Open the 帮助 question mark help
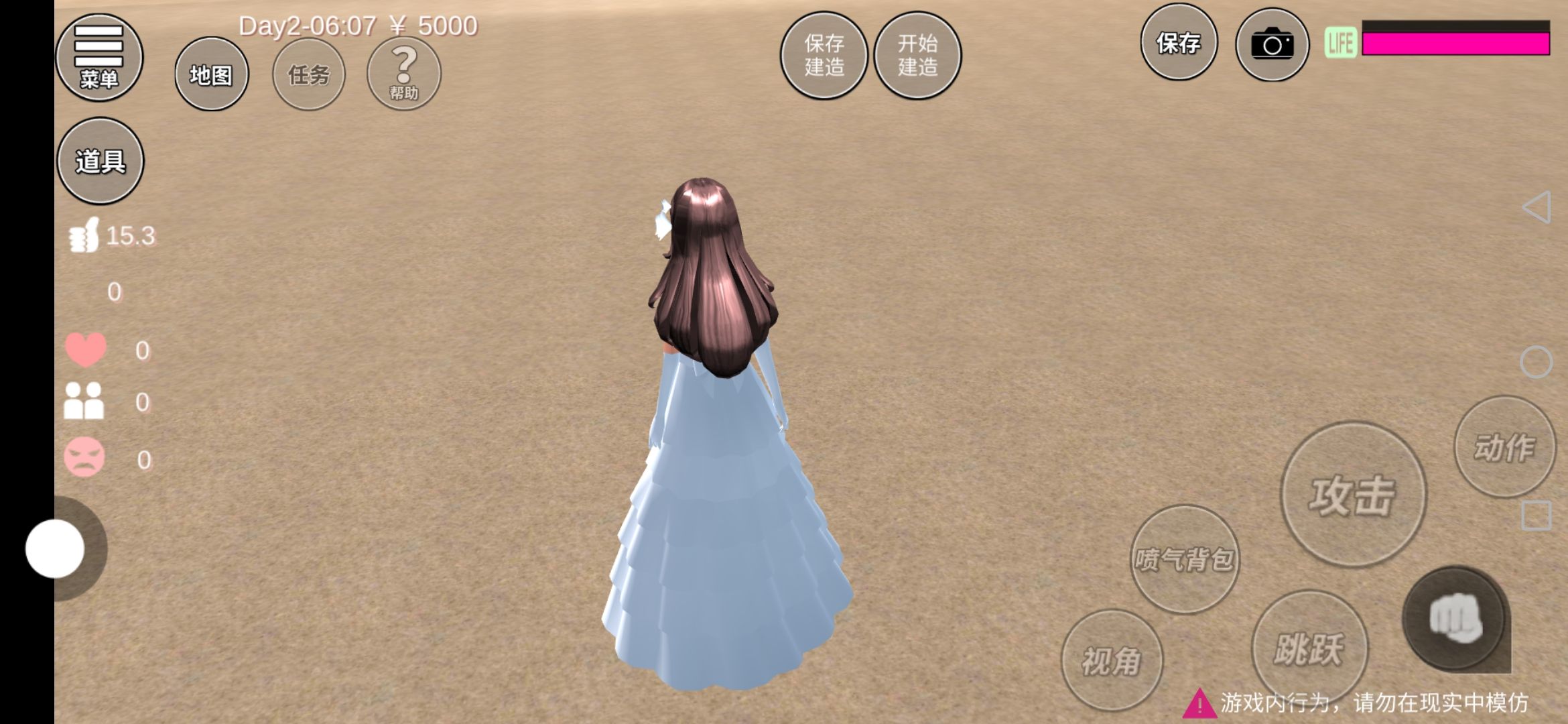The width and height of the screenshot is (1568, 724). [403, 74]
